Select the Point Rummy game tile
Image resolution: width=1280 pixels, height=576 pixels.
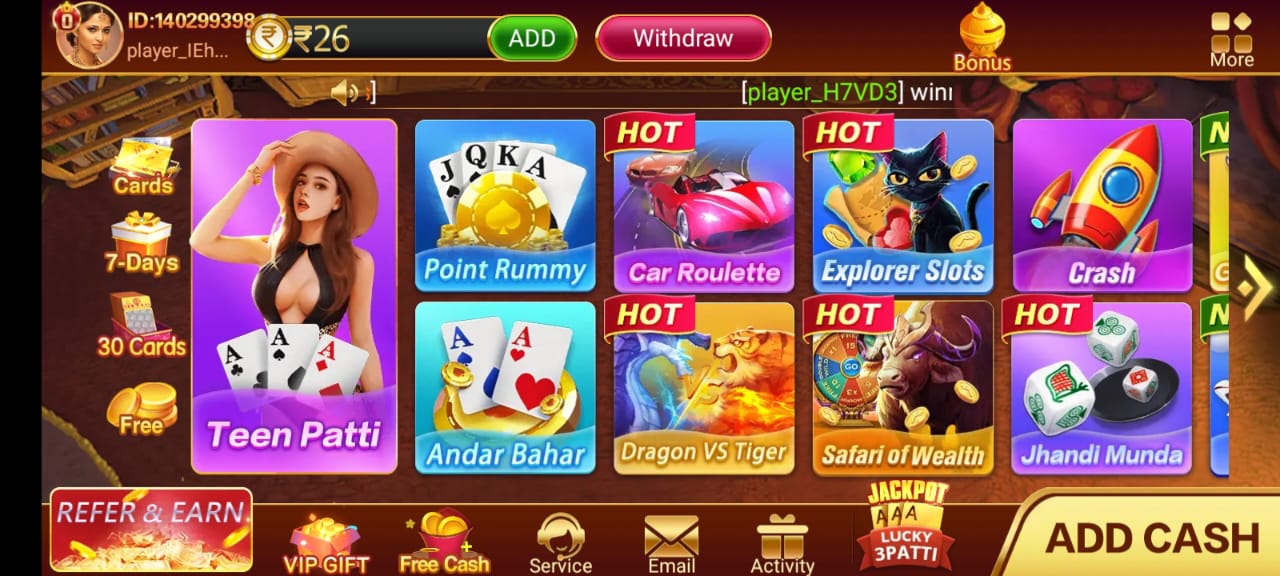tap(505, 205)
